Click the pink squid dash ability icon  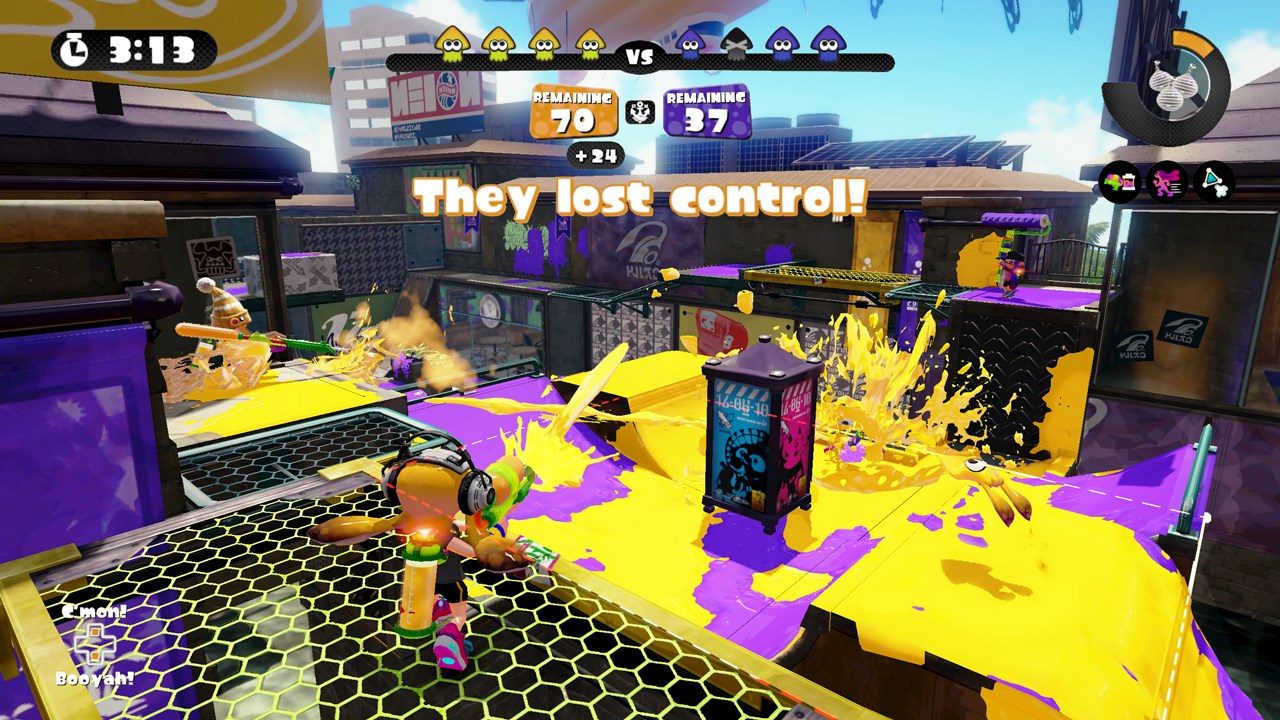click(1166, 183)
